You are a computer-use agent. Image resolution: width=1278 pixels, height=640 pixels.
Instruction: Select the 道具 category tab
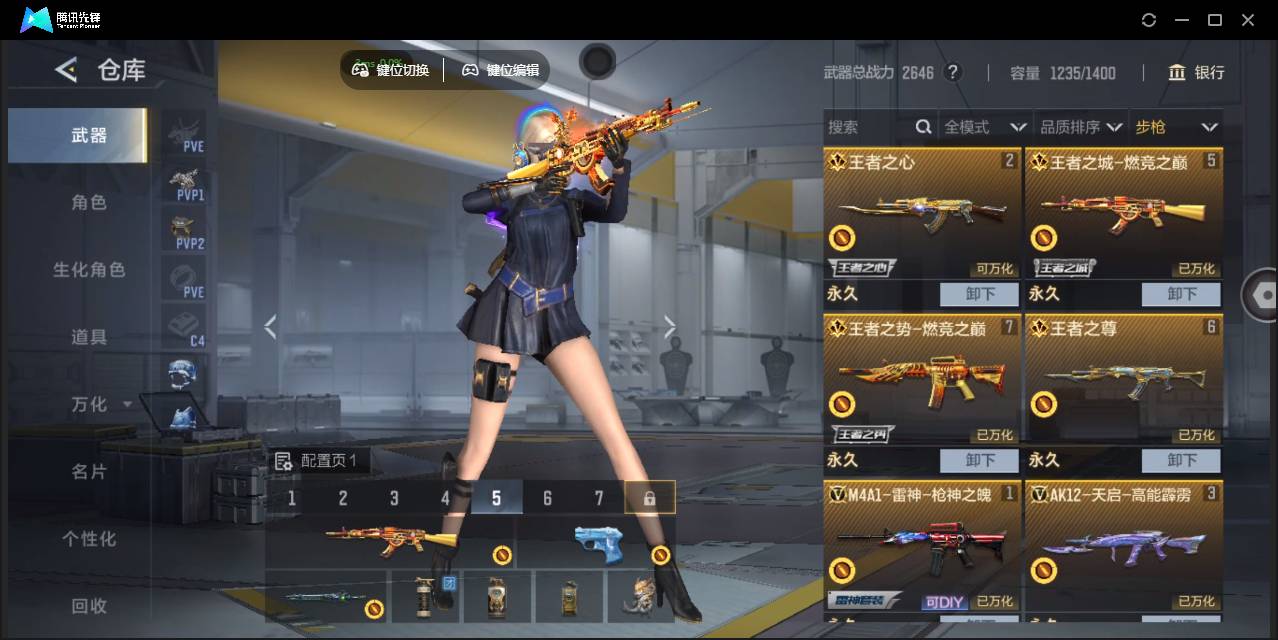point(88,337)
